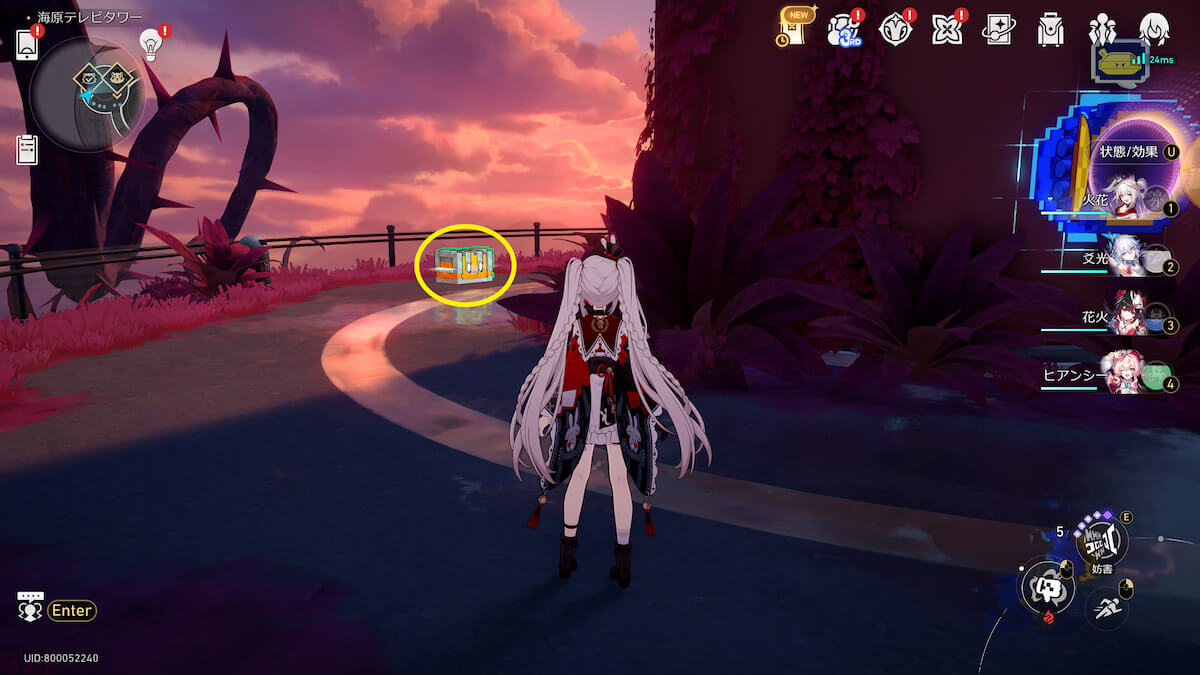
Task: Open the lightbulb tutorial tips icon
Action: click(152, 44)
